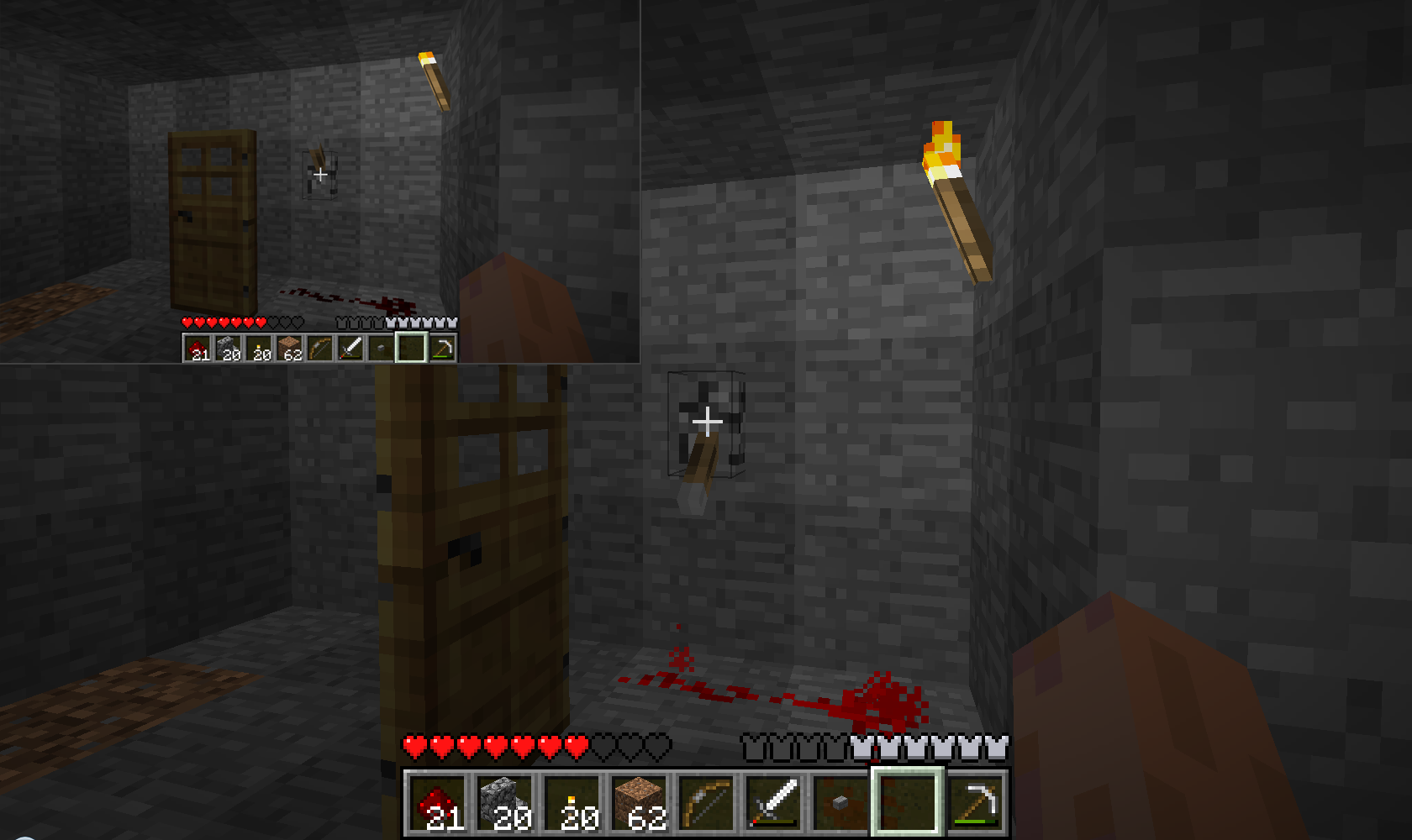1412x840 pixels.
Task: Equip the iron sword in the large bottom hotbar
Action: point(774,802)
